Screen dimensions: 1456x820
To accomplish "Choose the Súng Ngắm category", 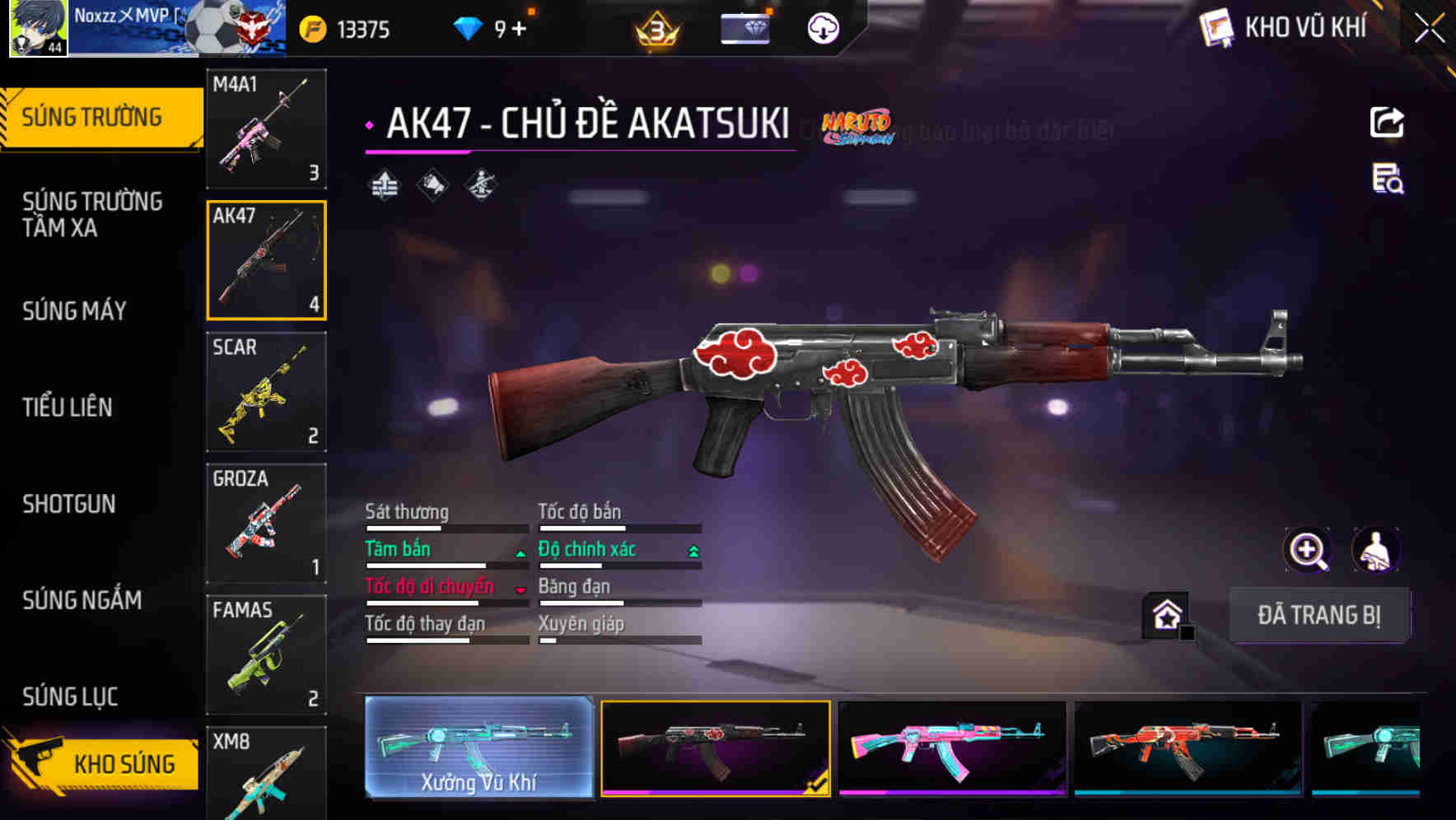I will pyautogui.click(x=82, y=600).
